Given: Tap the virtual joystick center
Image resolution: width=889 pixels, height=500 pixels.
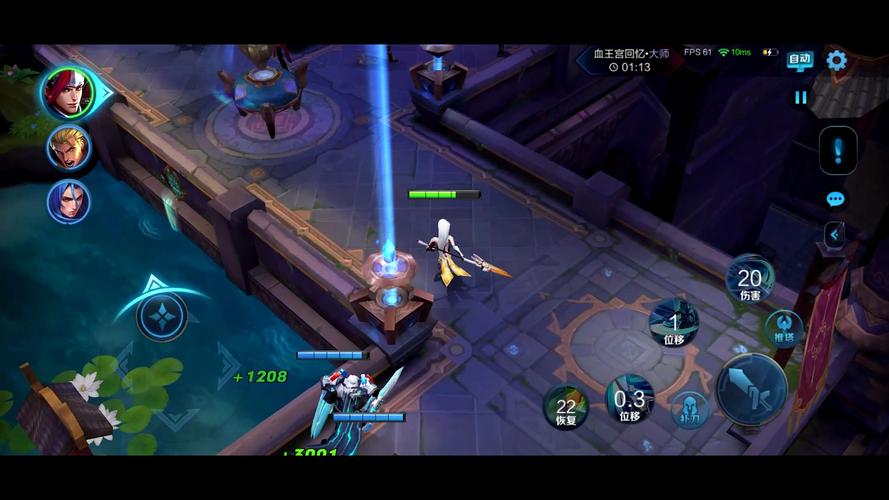Looking at the screenshot, I should point(161,317).
